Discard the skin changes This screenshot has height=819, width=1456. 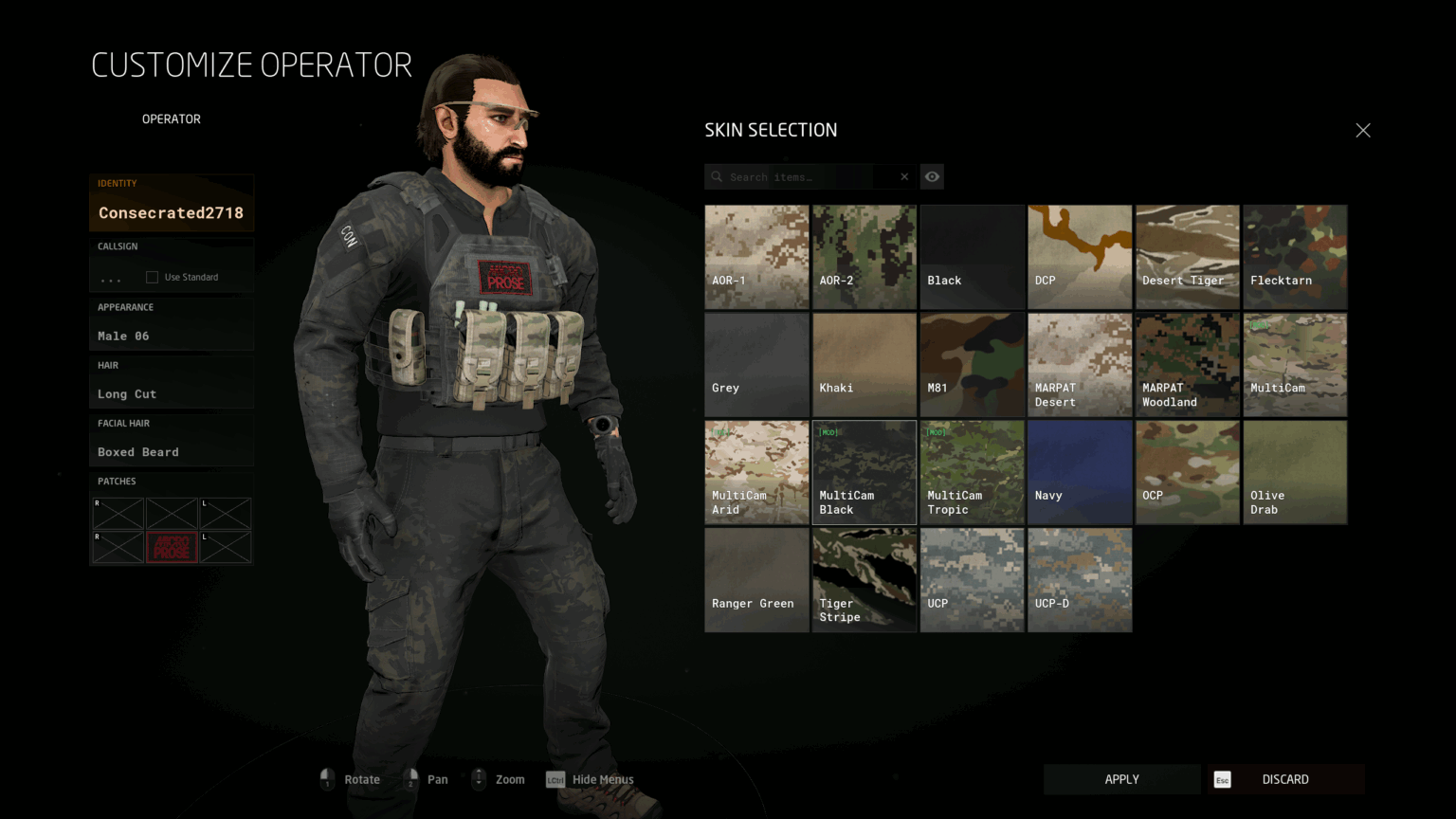click(x=1285, y=779)
